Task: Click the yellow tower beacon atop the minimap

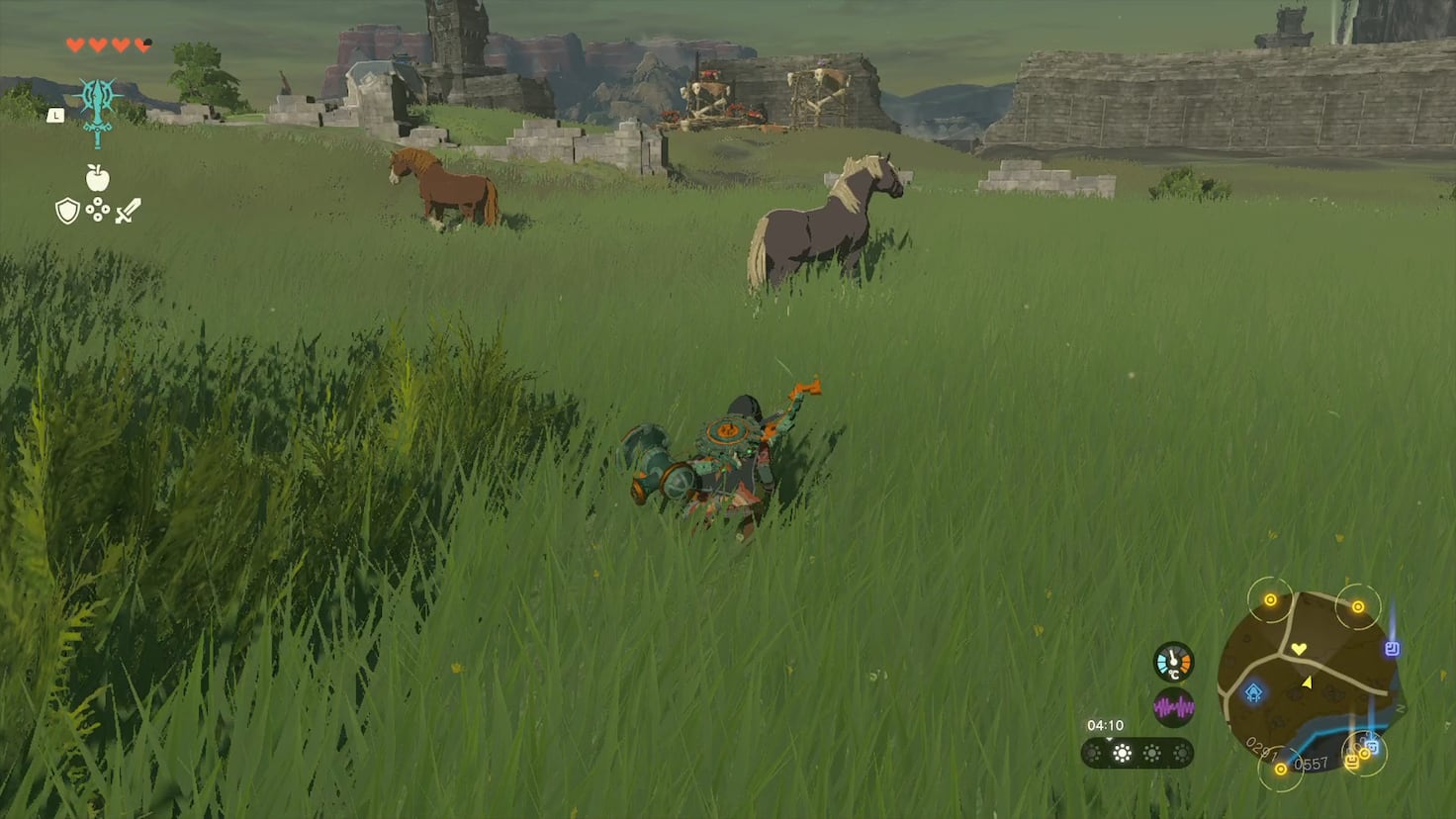Action: (x=1270, y=599)
